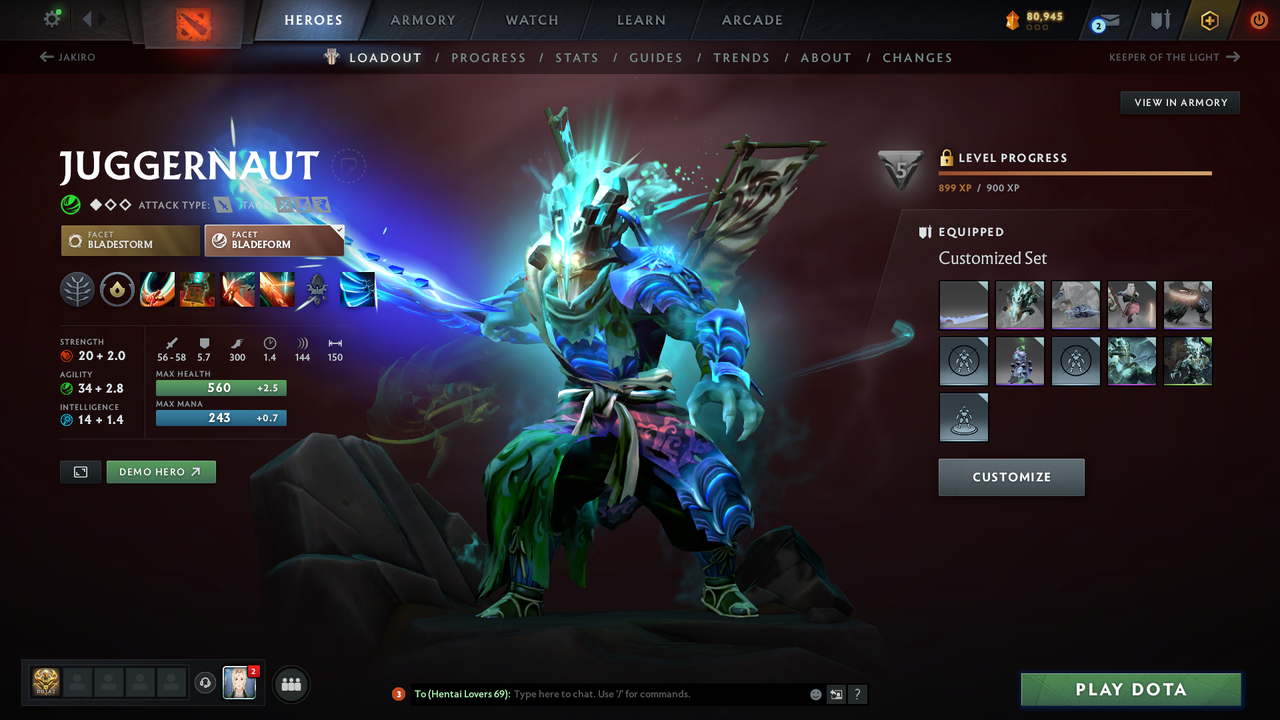Open the GUIDES section for Juggernaut
Screen dimensions: 1280x720
(656, 57)
